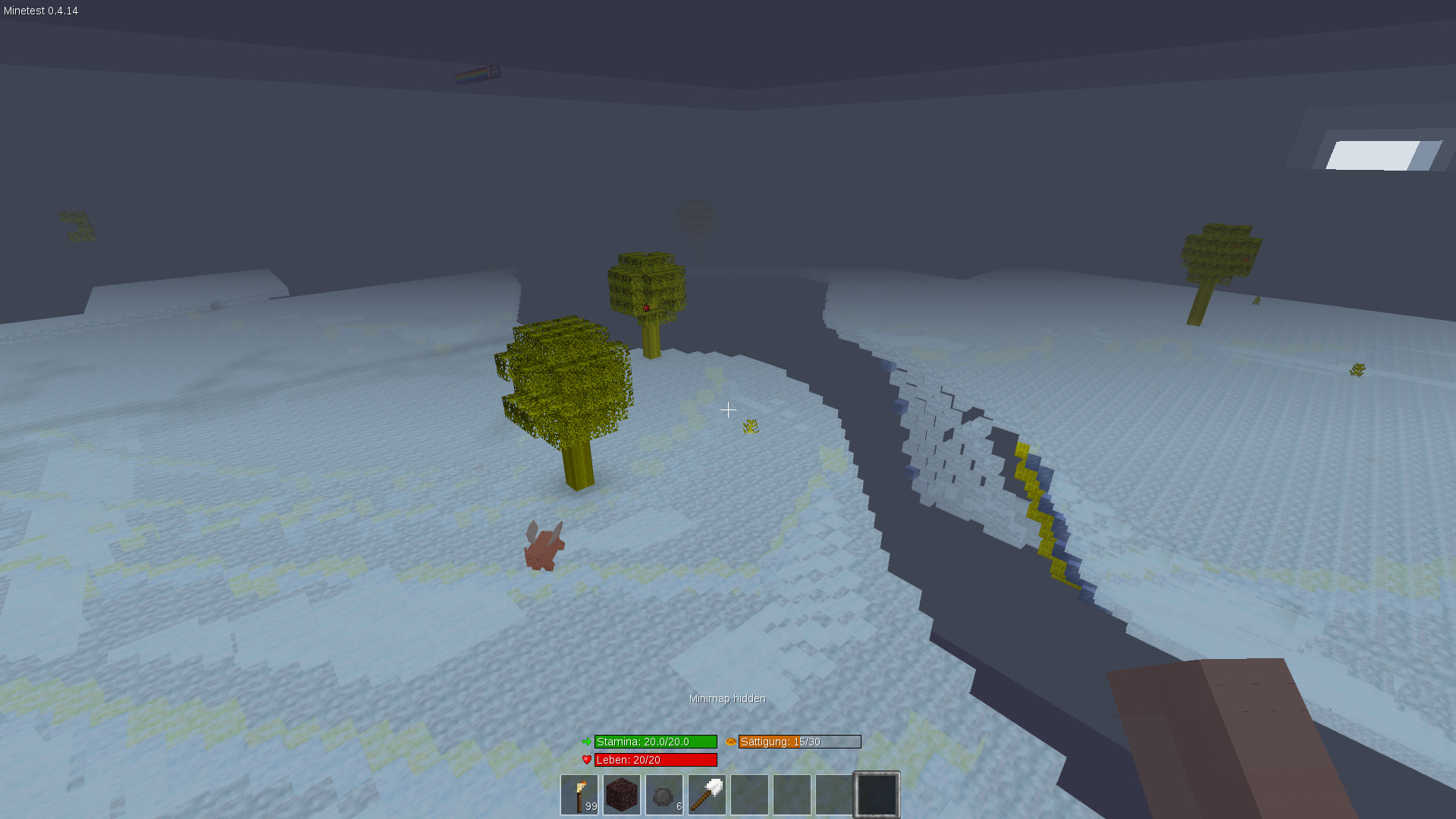Click the red Leben health bar
Image resolution: width=1456 pixels, height=819 pixels.
[x=655, y=759]
